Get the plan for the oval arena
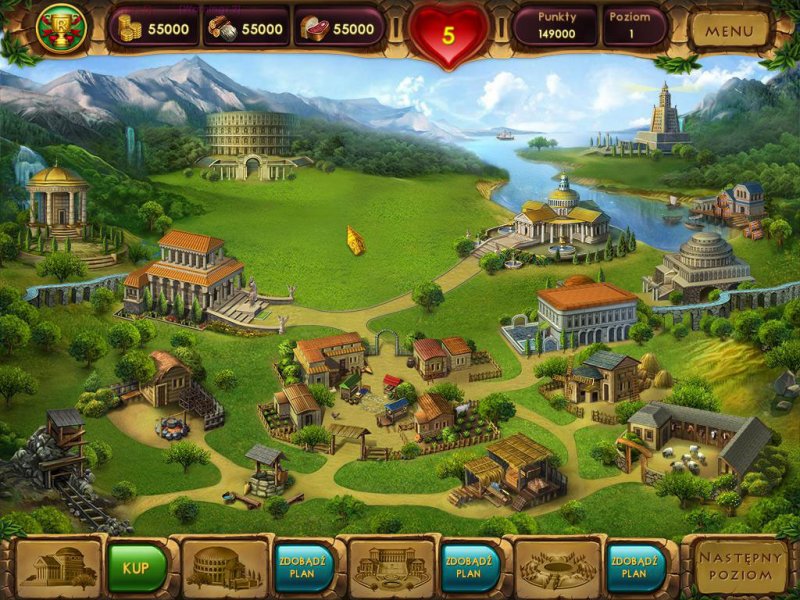This screenshot has height=600, width=800. click(634, 567)
